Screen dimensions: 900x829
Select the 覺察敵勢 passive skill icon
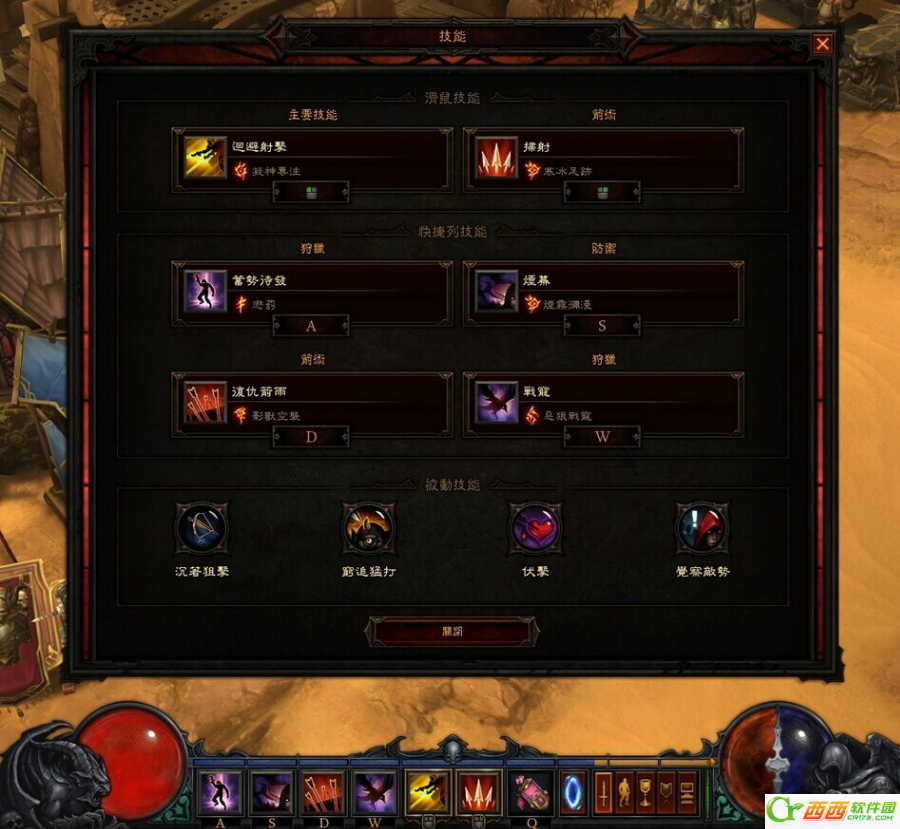pyautogui.click(x=702, y=528)
